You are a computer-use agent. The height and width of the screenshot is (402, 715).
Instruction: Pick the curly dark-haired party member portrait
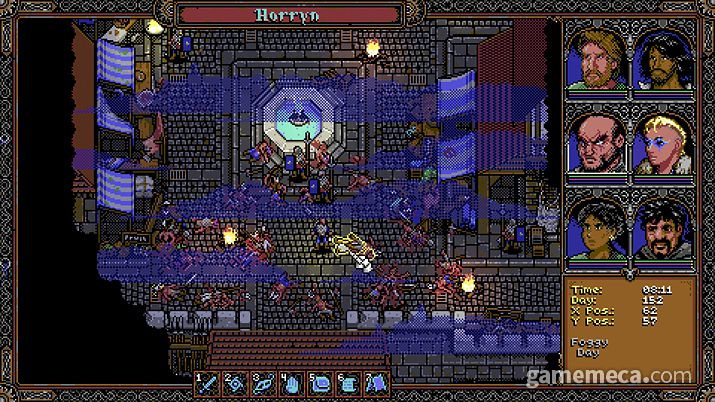click(x=596, y=229)
